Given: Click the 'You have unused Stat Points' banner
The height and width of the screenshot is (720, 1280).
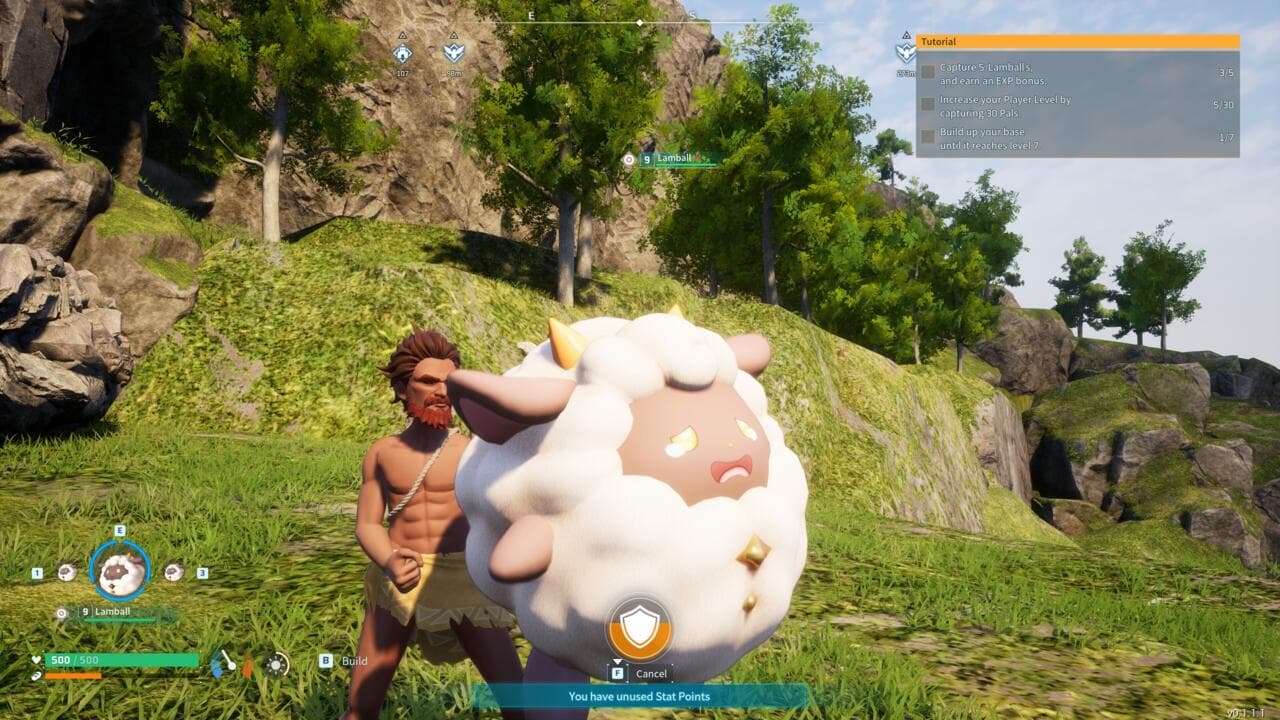Looking at the screenshot, I should coord(639,696).
